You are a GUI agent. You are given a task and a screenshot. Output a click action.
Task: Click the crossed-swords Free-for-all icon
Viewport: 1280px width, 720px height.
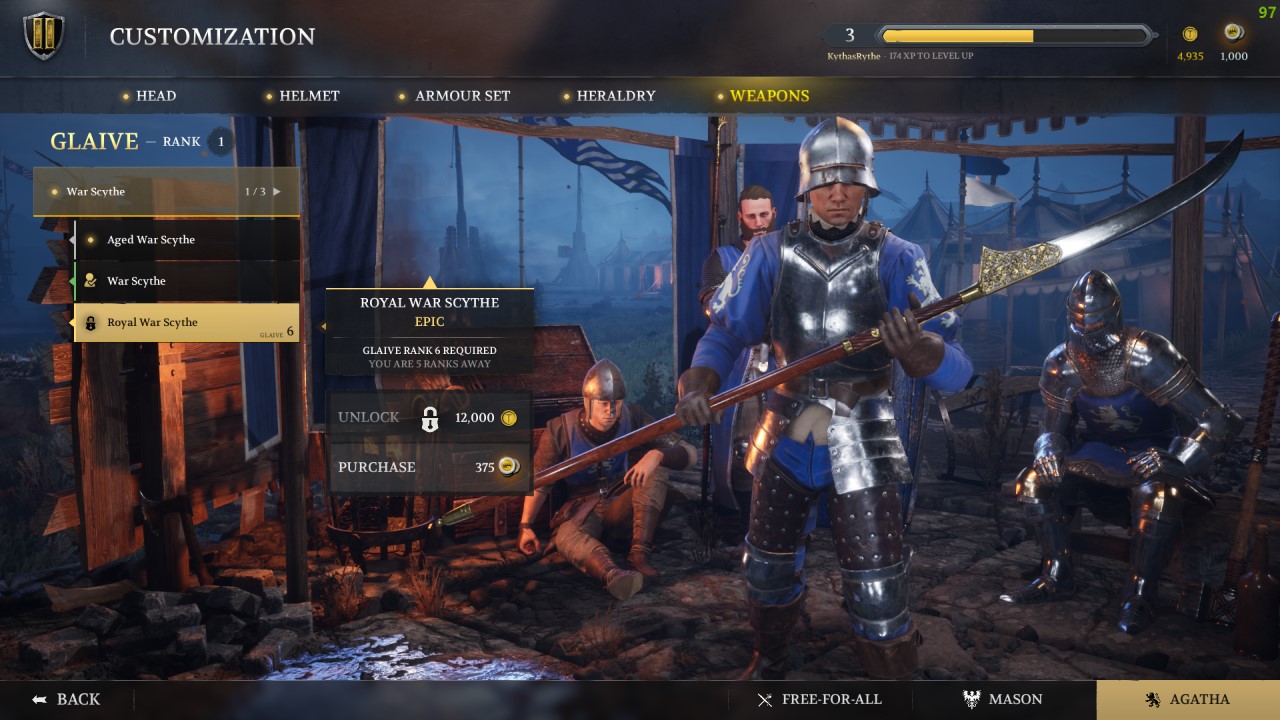point(766,699)
